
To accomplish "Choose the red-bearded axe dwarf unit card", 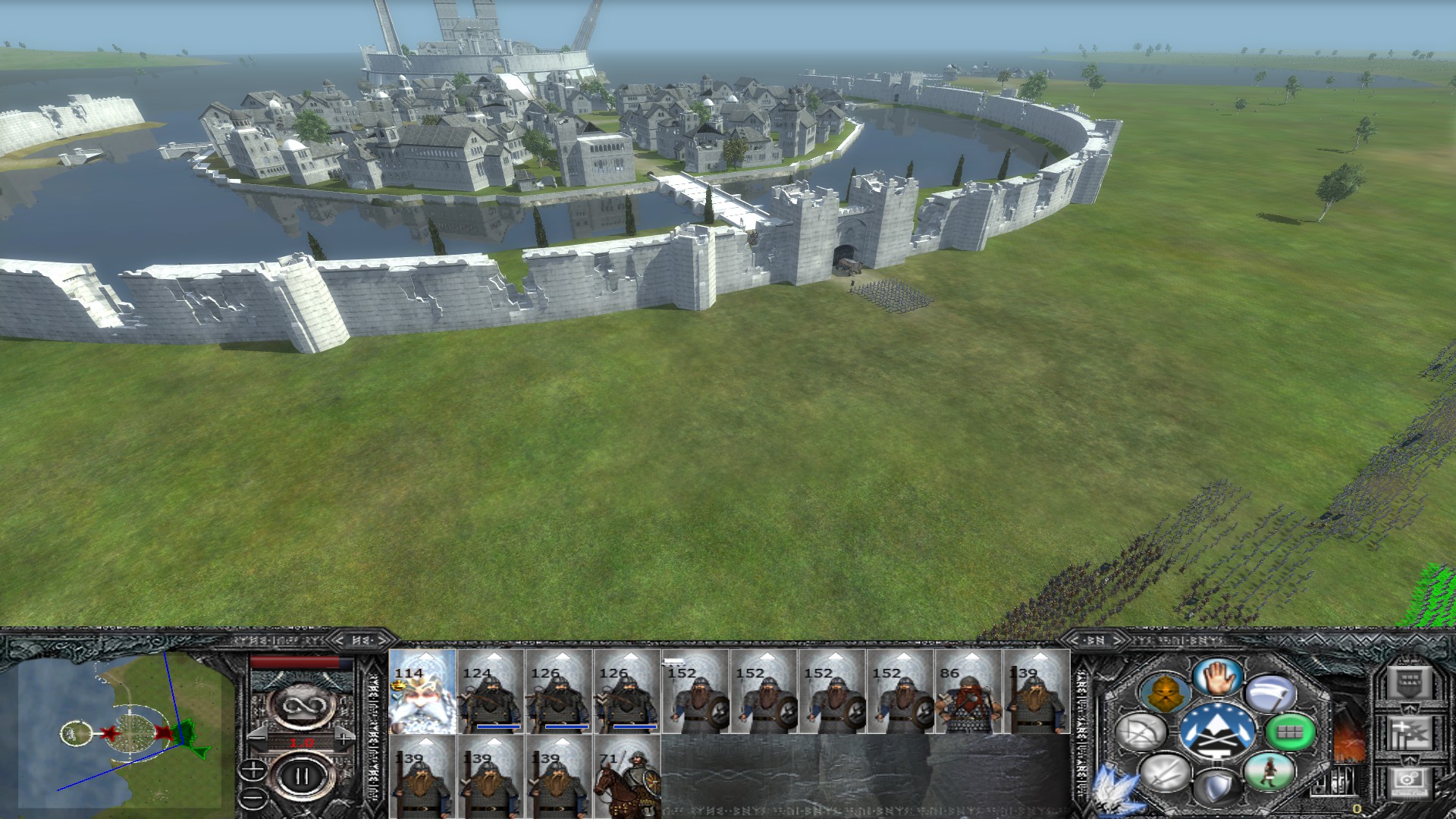I will coord(968,691).
